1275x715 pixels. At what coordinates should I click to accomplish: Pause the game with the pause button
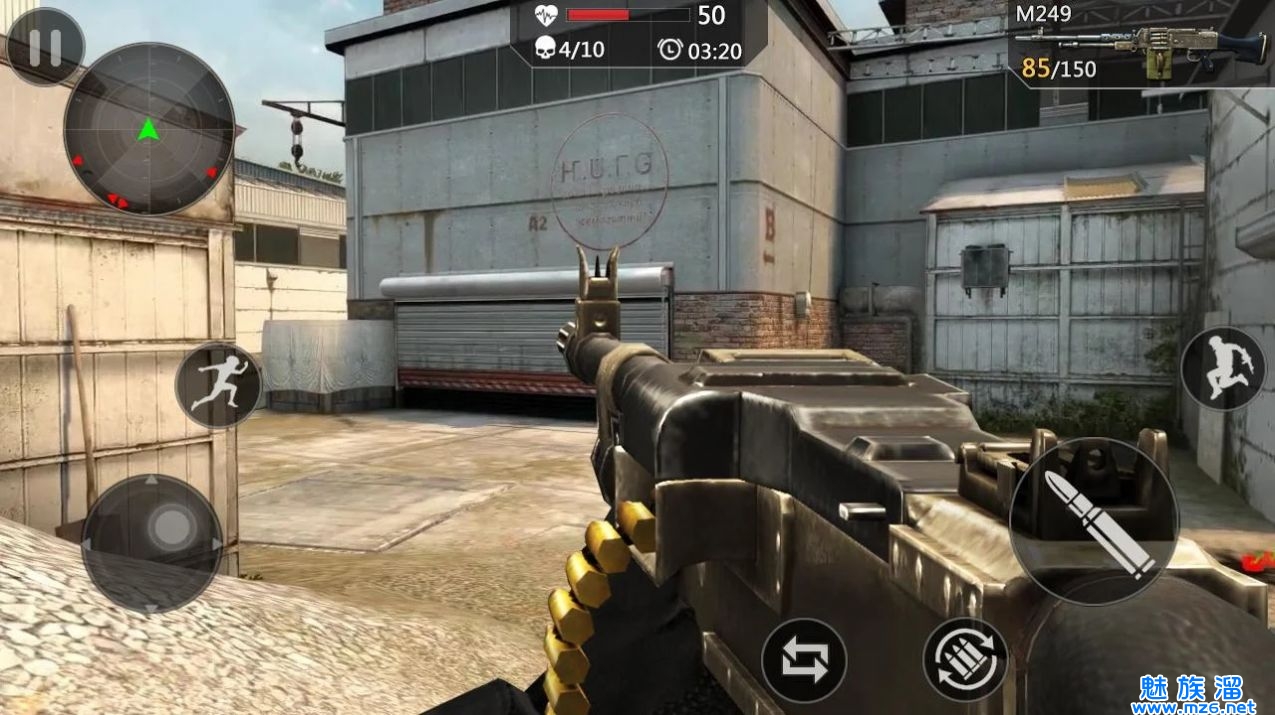44,47
